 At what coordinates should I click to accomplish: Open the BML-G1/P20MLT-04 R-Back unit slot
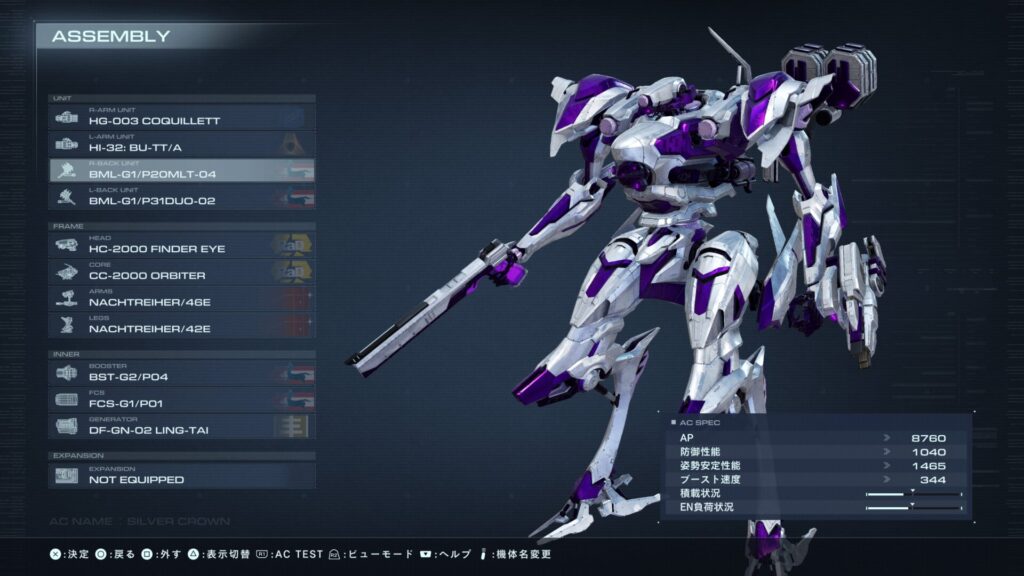pyautogui.click(x=182, y=171)
